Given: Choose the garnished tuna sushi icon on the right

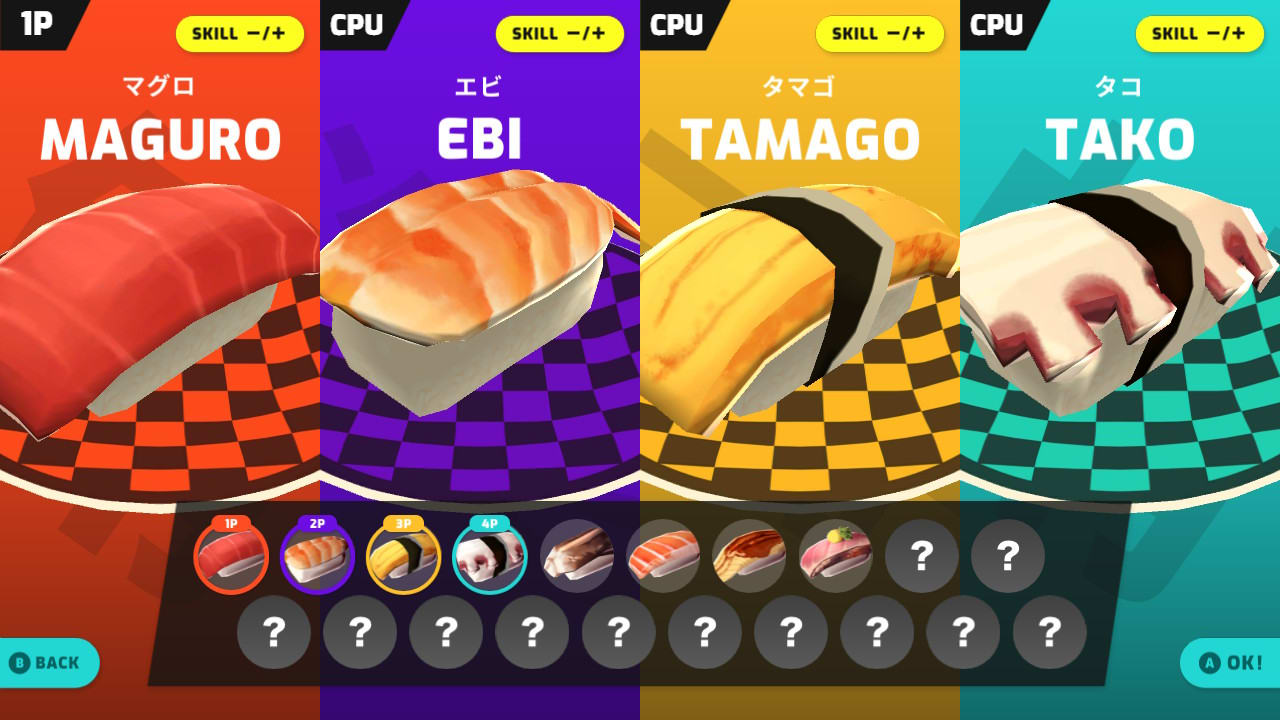Looking at the screenshot, I should click(x=836, y=557).
